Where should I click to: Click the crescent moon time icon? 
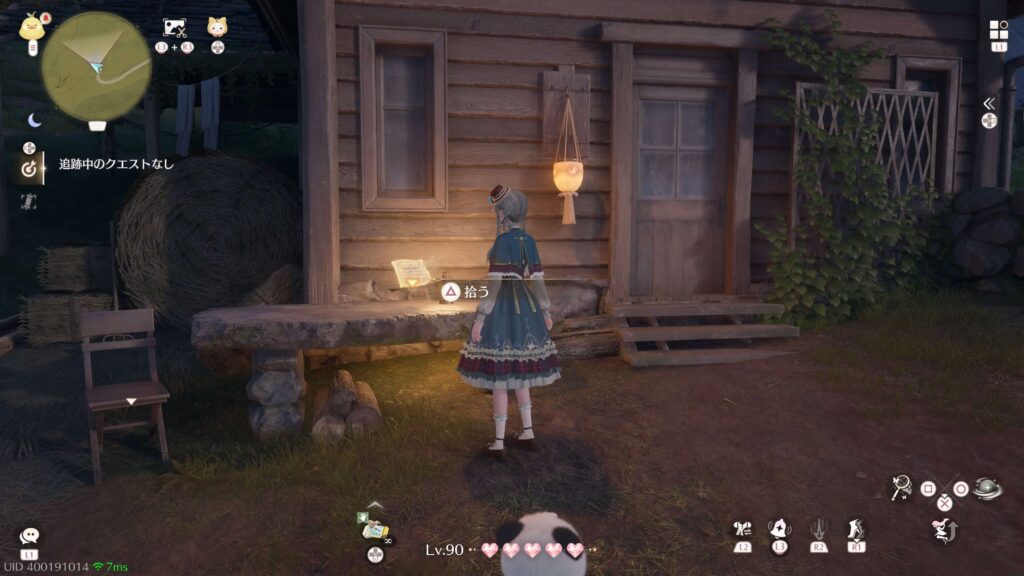[x=34, y=120]
